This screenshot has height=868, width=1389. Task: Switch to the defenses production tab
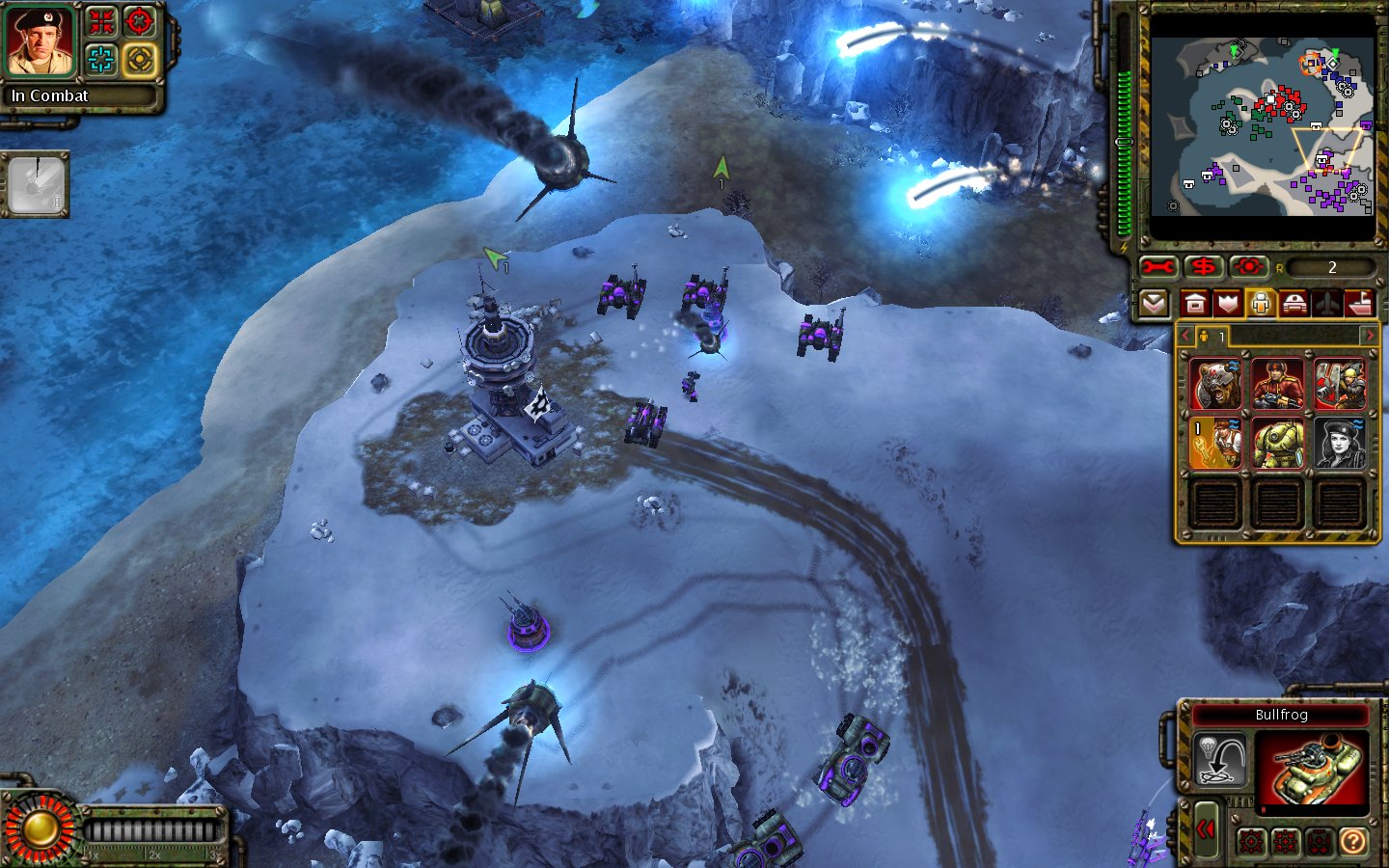pos(1227,304)
